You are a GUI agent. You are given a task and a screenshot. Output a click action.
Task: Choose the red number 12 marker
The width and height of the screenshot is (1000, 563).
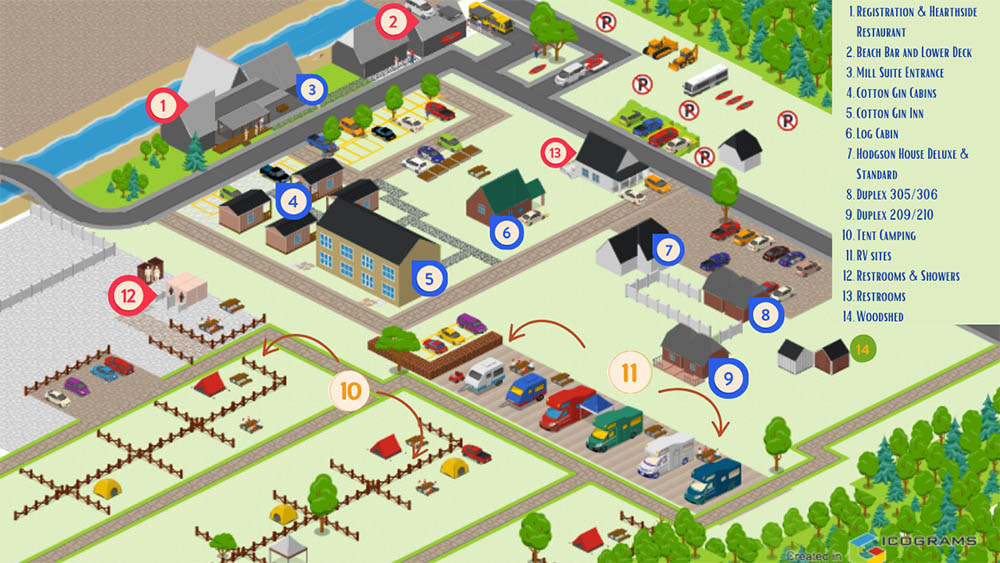pyautogui.click(x=129, y=296)
